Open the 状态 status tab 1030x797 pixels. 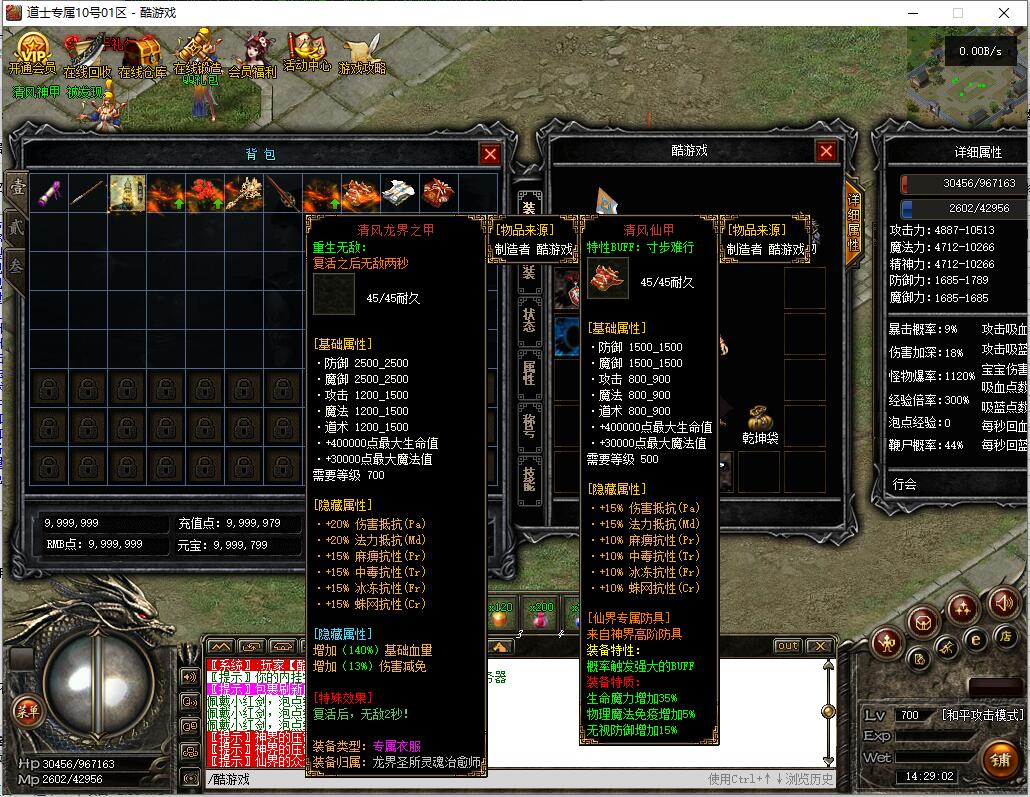pos(529,320)
